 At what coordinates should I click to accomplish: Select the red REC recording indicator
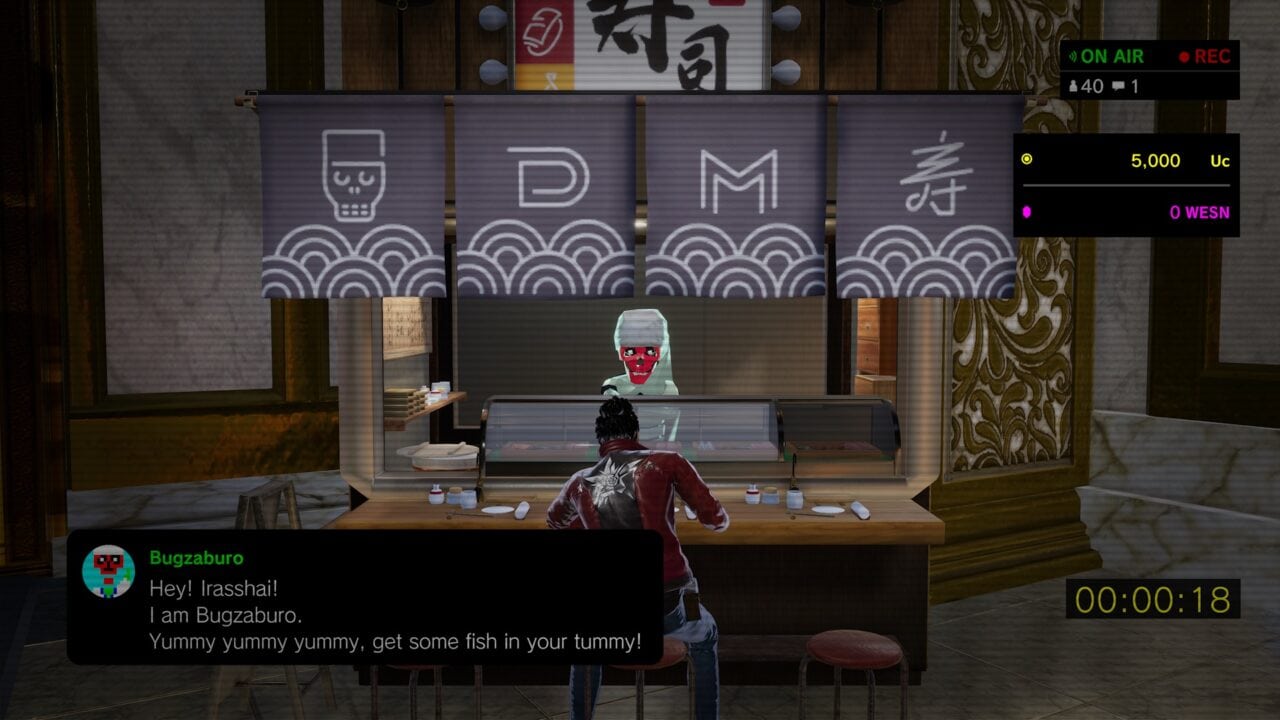[1205, 57]
